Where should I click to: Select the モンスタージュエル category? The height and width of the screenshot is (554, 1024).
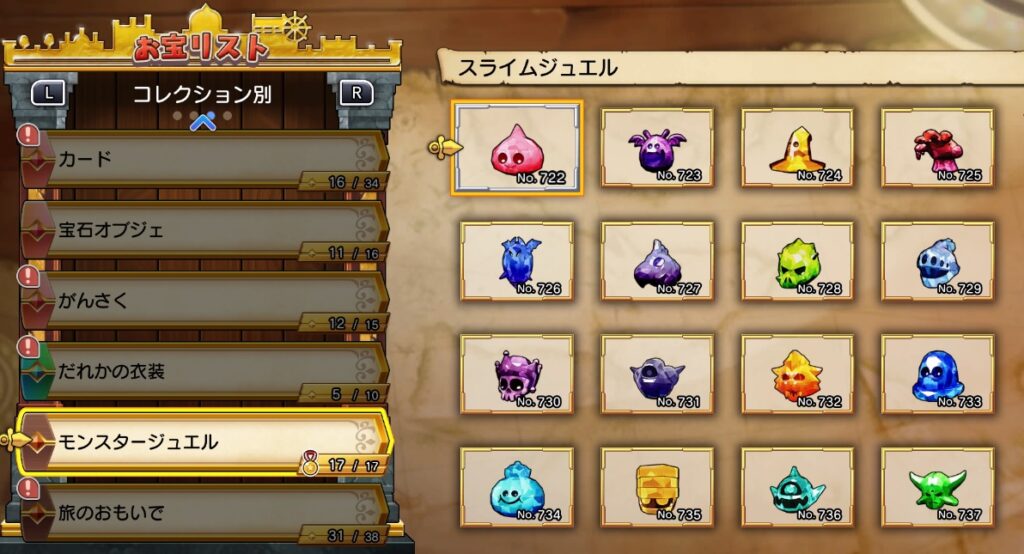tap(200, 441)
